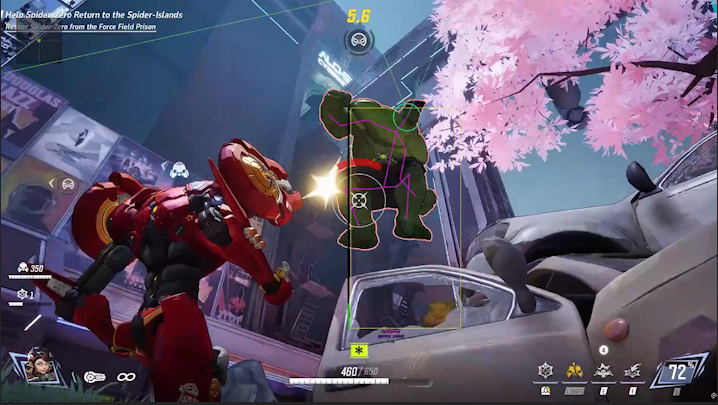Activate the yellow spider mech ability
The width and height of the screenshot is (718, 405).
[x=575, y=370]
